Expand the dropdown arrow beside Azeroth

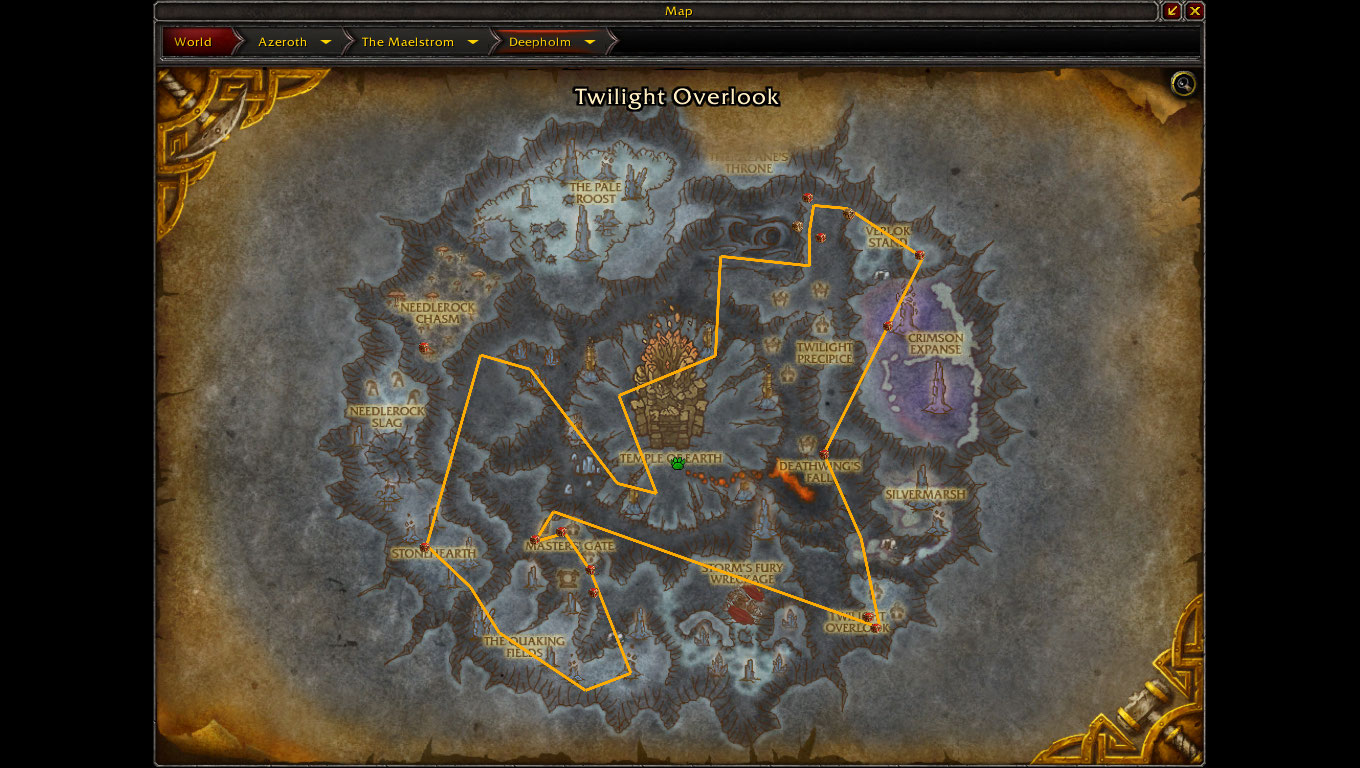point(326,42)
